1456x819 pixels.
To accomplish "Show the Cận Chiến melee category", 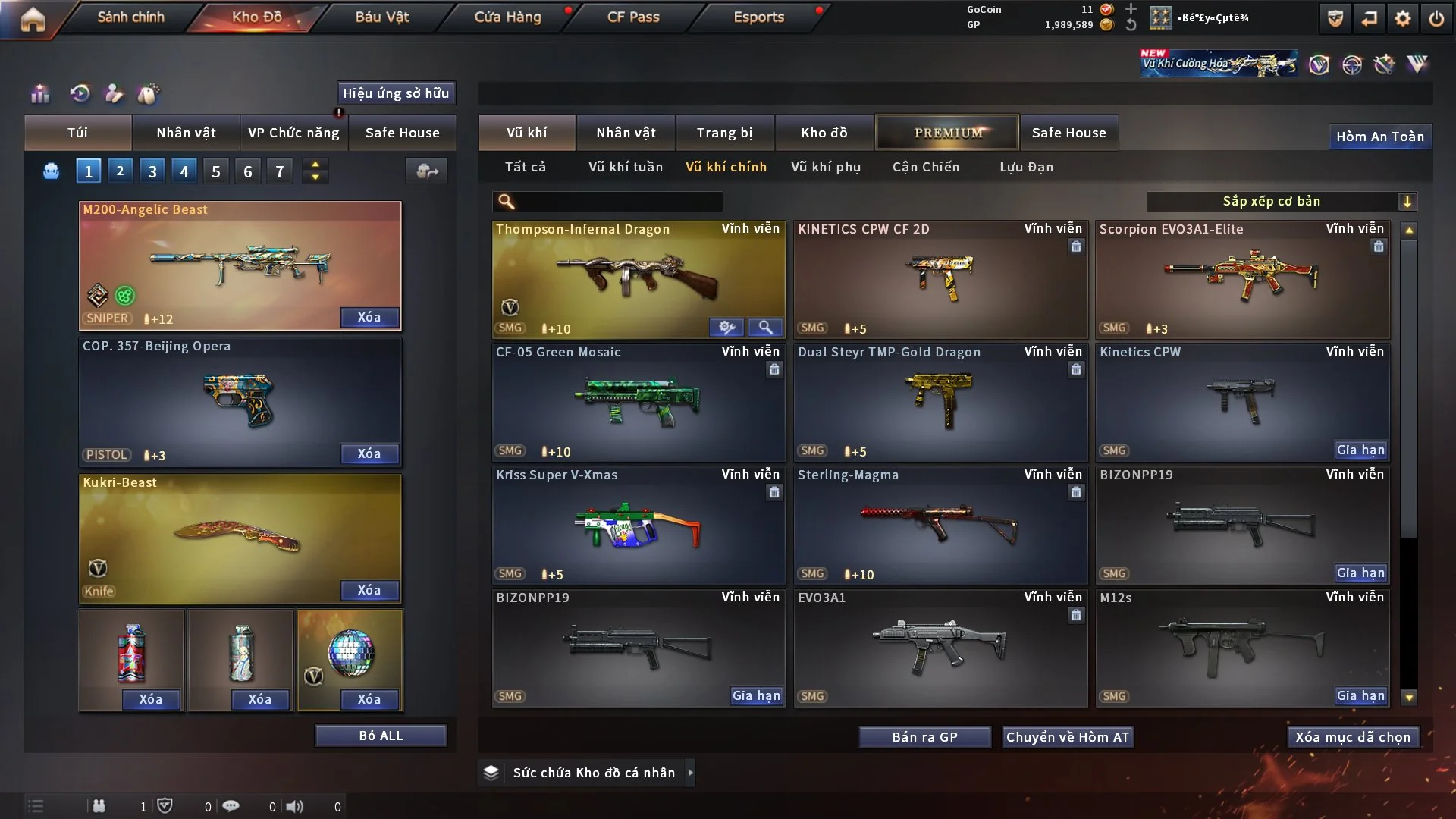I will click(925, 167).
